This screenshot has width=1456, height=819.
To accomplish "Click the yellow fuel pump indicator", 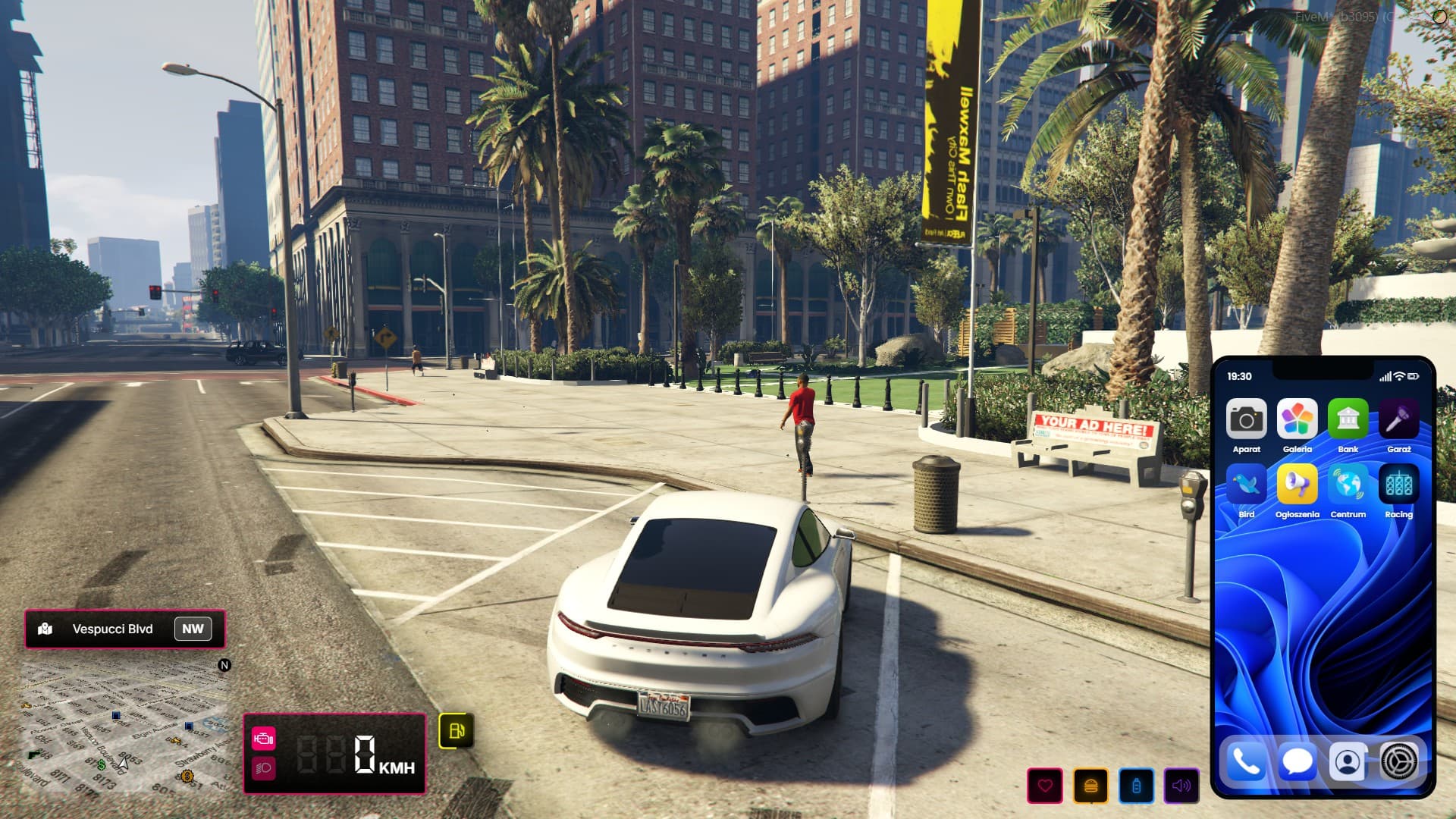I will (457, 730).
